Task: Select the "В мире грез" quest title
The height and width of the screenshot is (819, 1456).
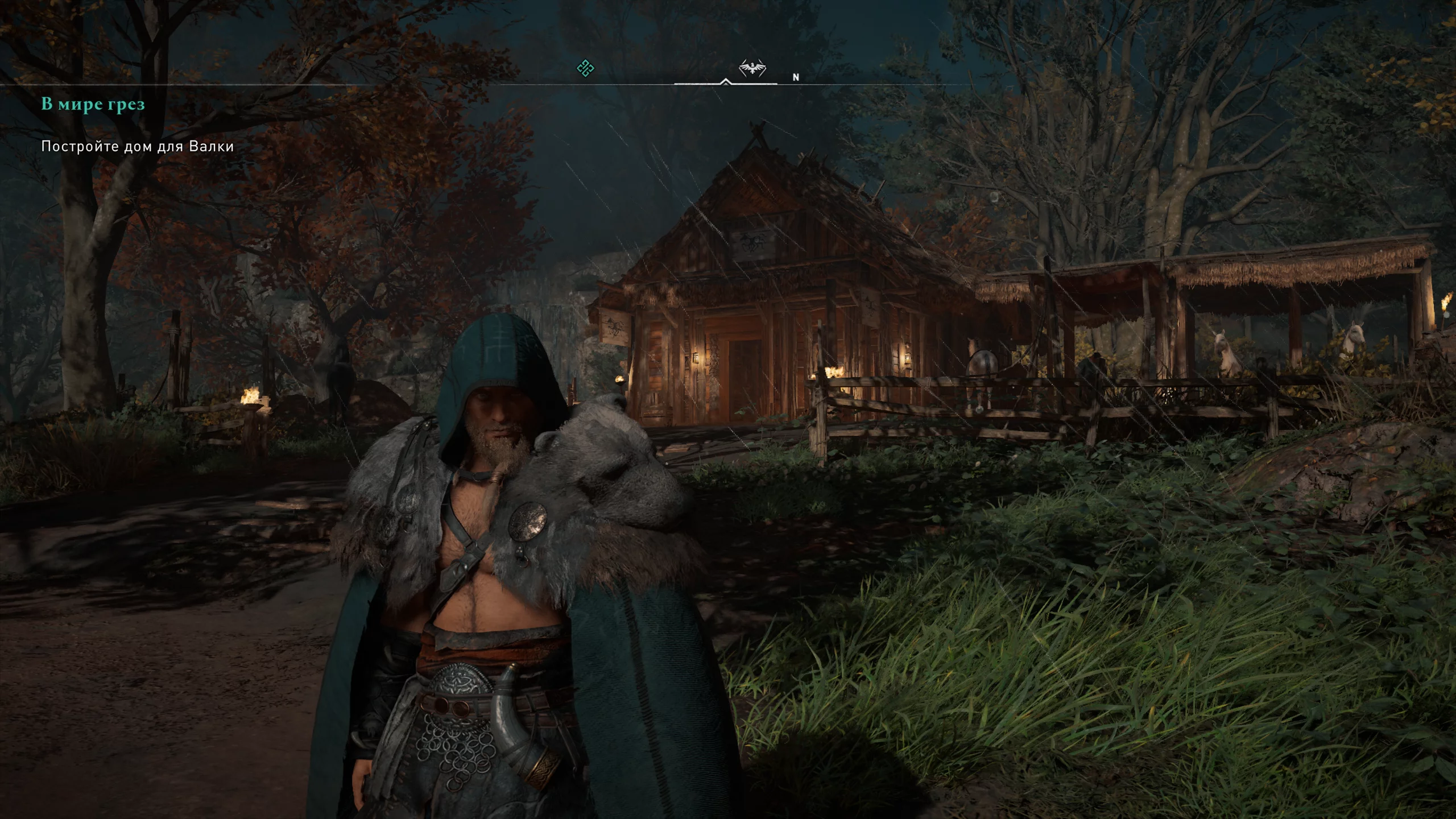Action: click(93, 105)
